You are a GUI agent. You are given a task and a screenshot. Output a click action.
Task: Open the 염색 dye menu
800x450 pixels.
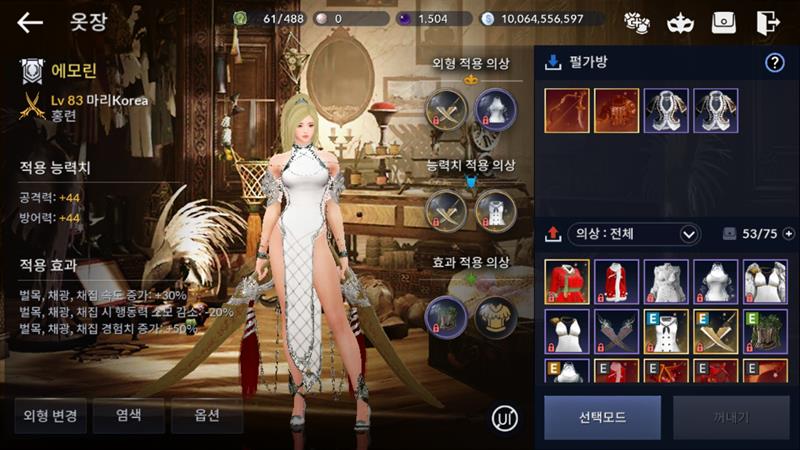[128, 415]
